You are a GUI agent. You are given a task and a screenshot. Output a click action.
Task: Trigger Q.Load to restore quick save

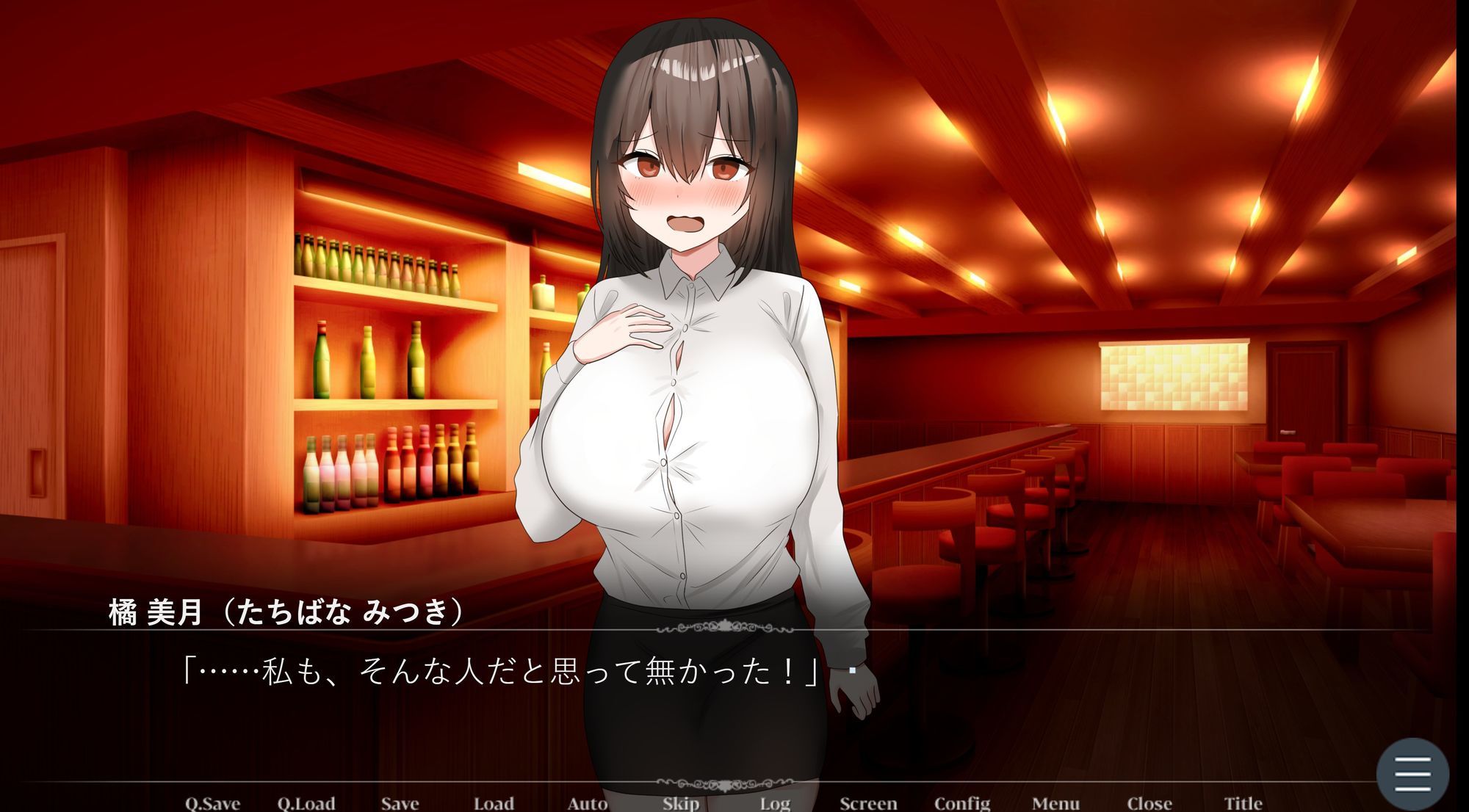click(308, 803)
